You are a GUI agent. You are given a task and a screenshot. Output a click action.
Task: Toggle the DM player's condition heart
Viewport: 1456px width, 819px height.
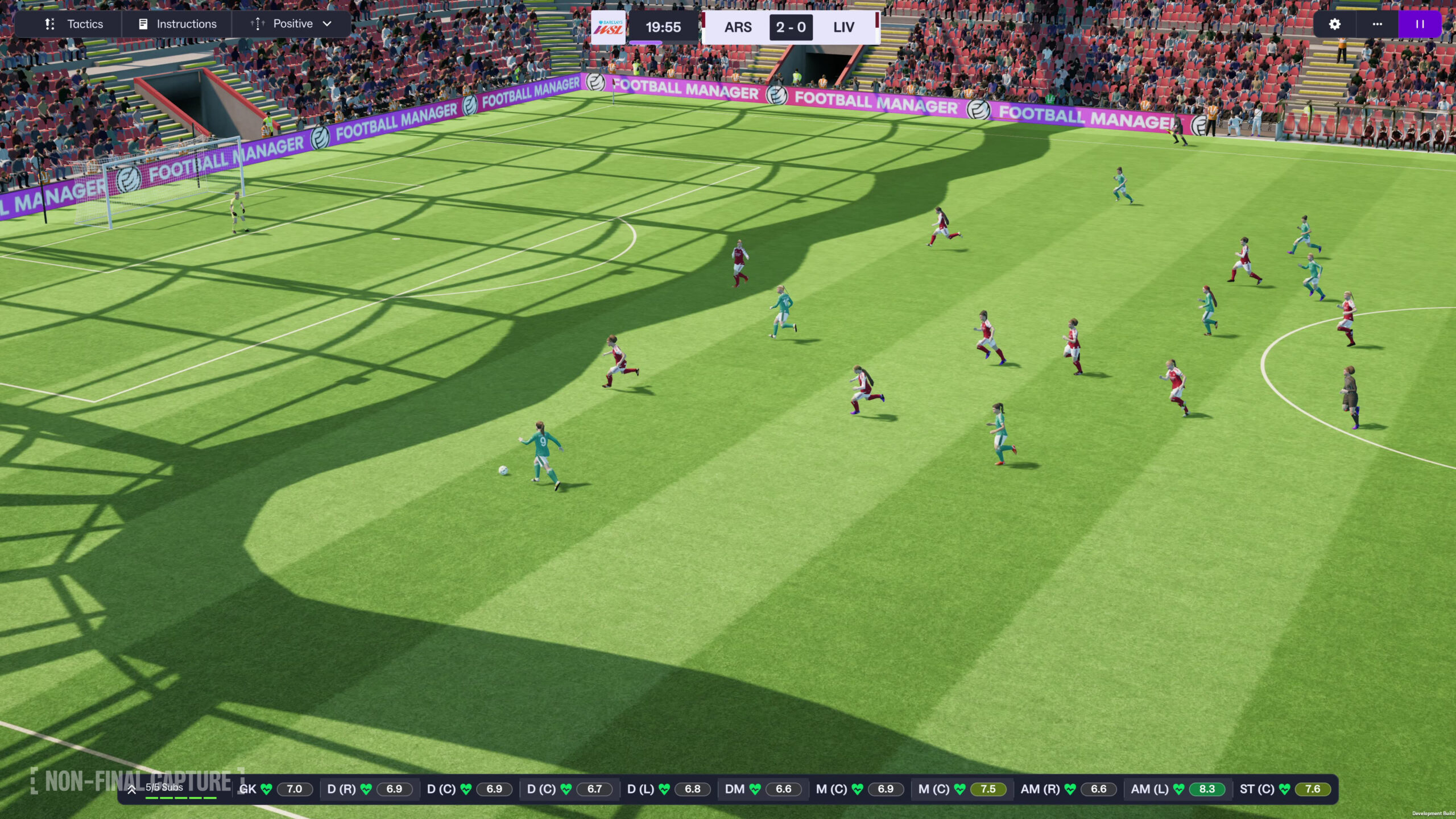[754, 789]
